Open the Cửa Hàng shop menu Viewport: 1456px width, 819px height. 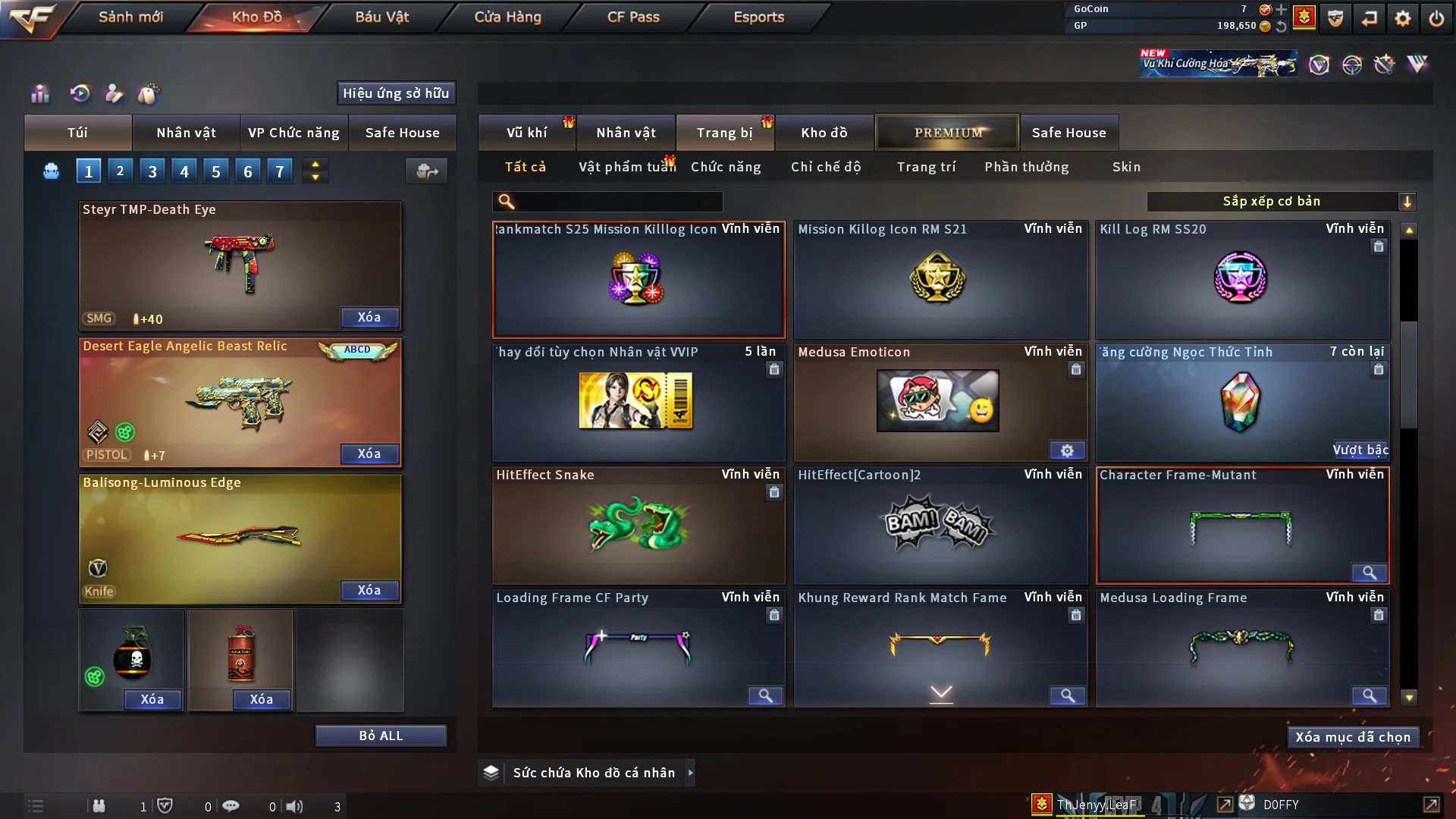pyautogui.click(x=507, y=17)
